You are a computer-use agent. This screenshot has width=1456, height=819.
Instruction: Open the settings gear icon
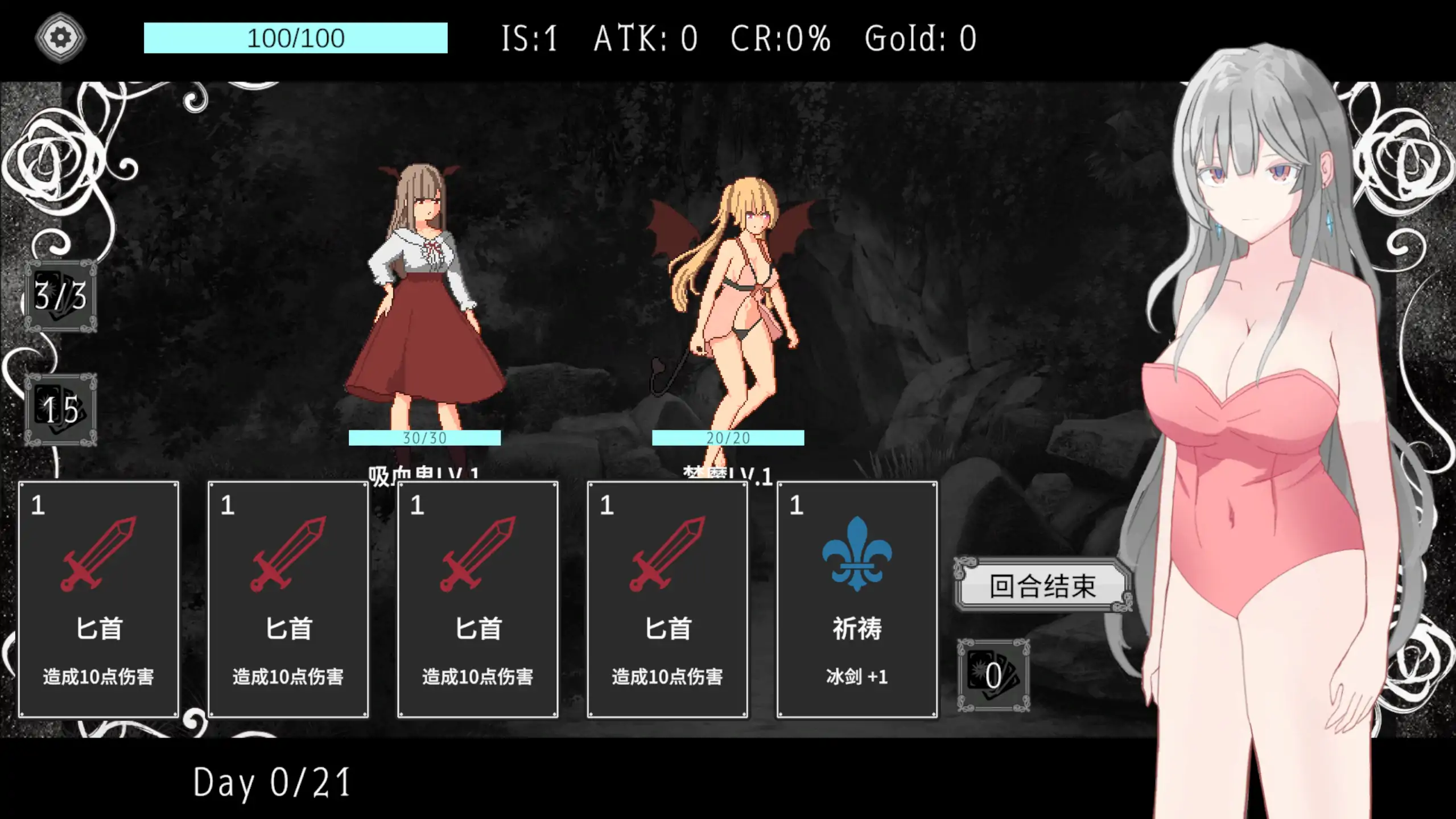click(60, 36)
